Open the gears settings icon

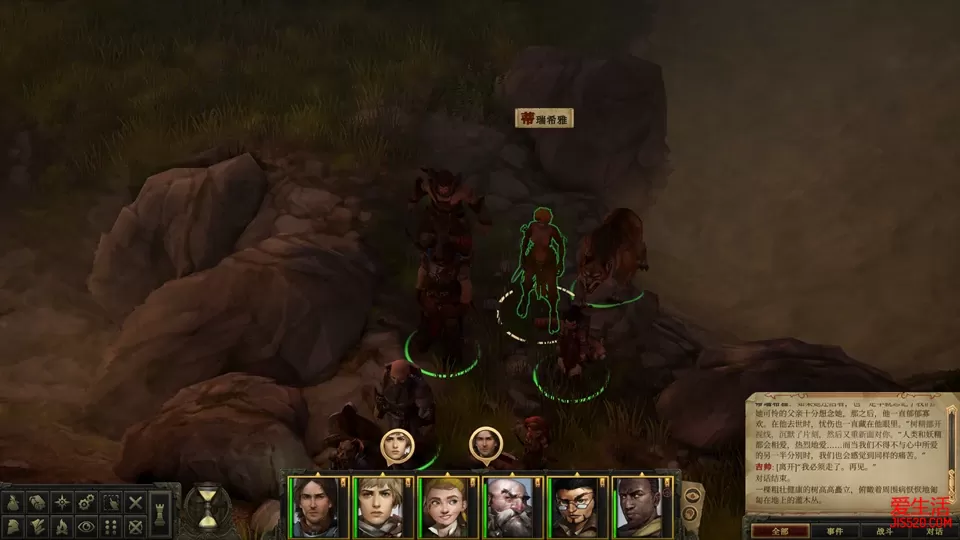tap(86, 503)
